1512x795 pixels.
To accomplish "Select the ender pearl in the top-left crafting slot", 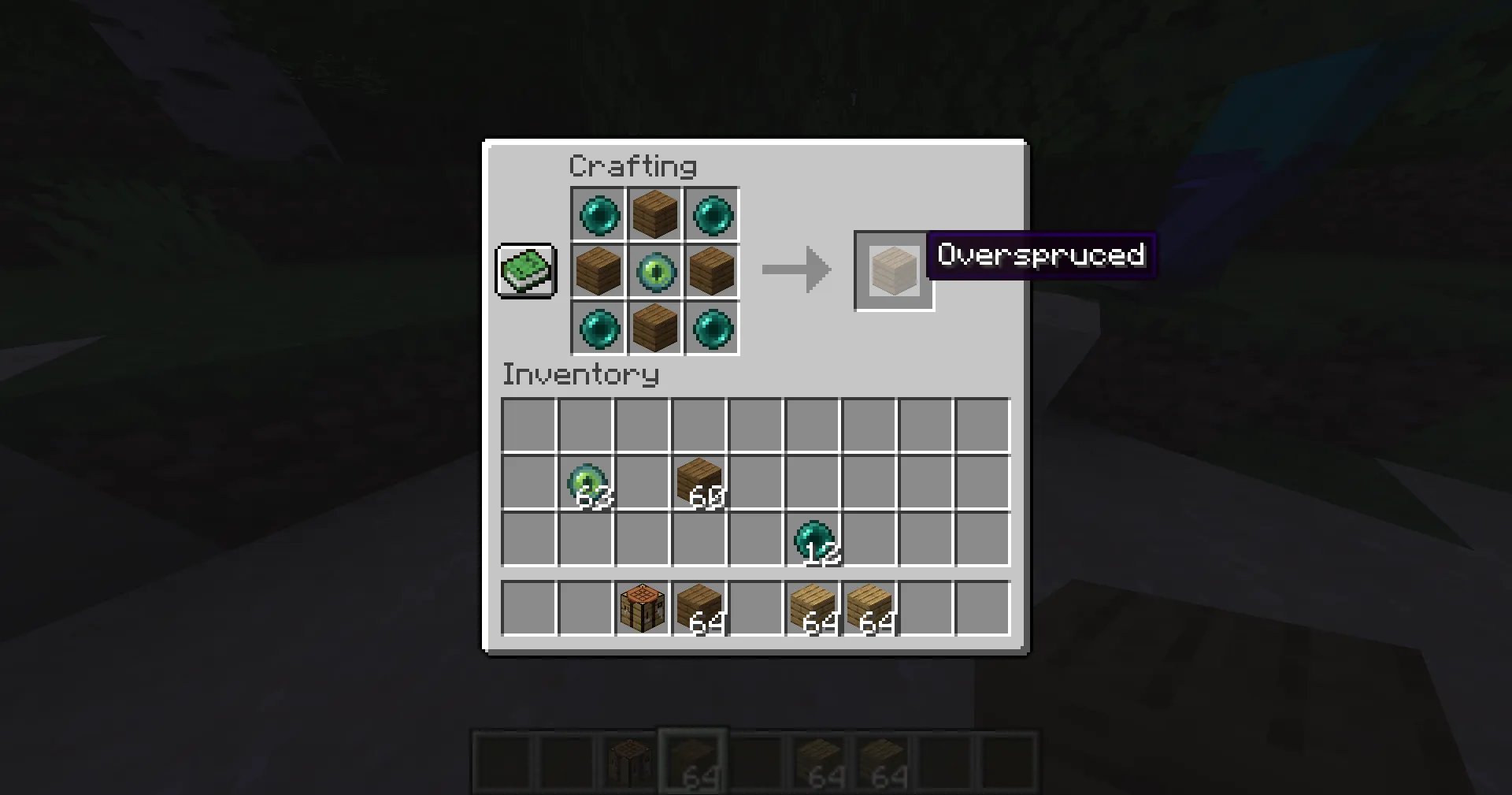I will pyautogui.click(x=598, y=214).
